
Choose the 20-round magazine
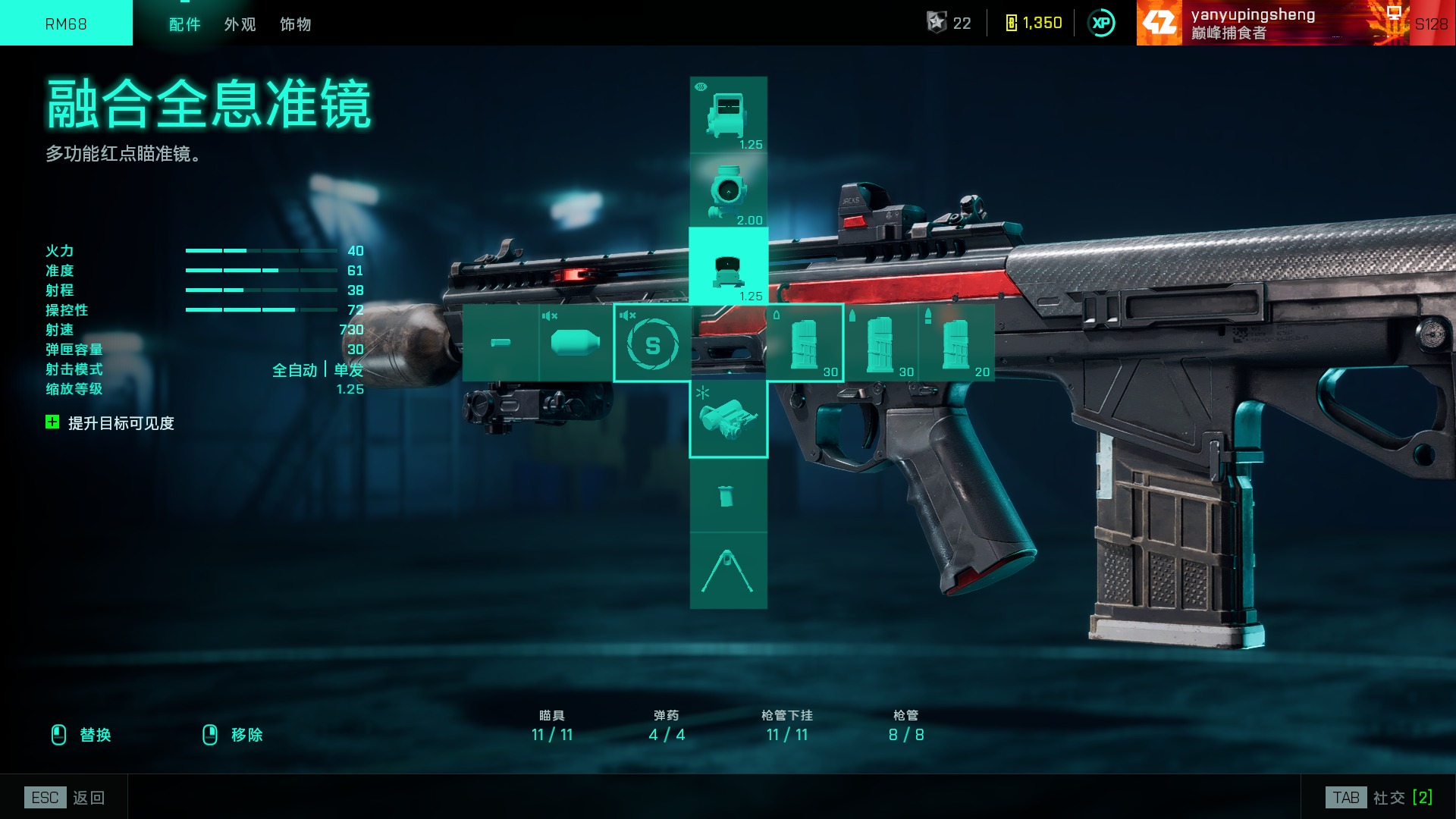click(956, 343)
